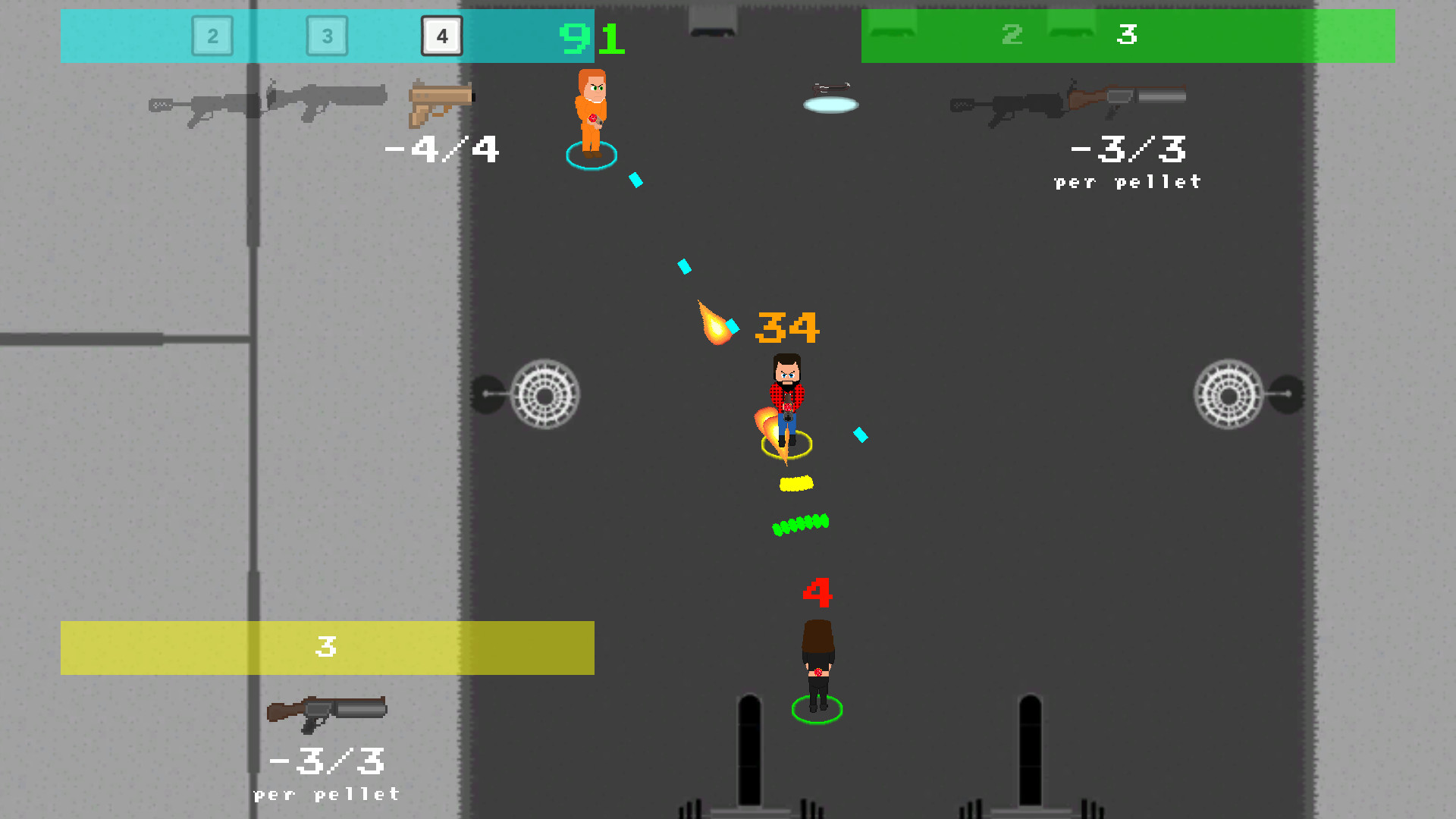This screenshot has height=819, width=1456.
Task: Toggle weapon slot 3 in the cyan bar
Action: coord(328,36)
